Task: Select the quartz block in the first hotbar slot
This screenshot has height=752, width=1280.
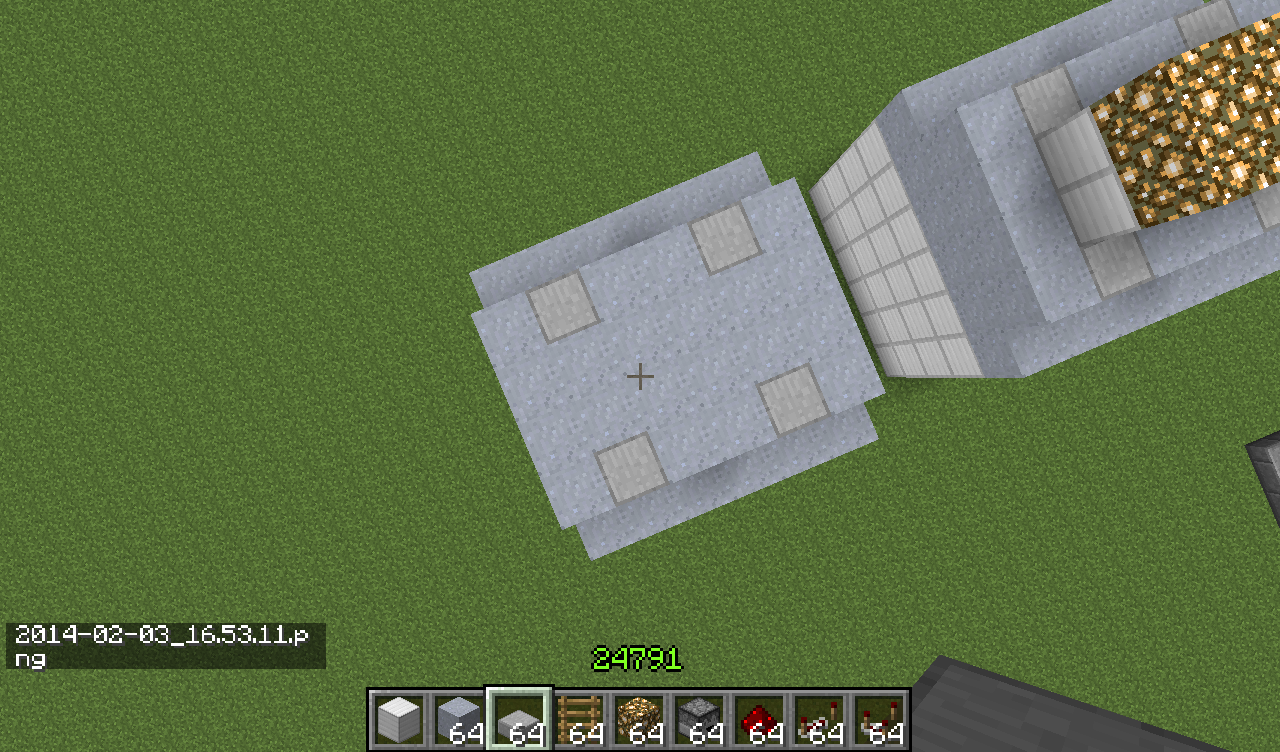Action: coord(397,715)
